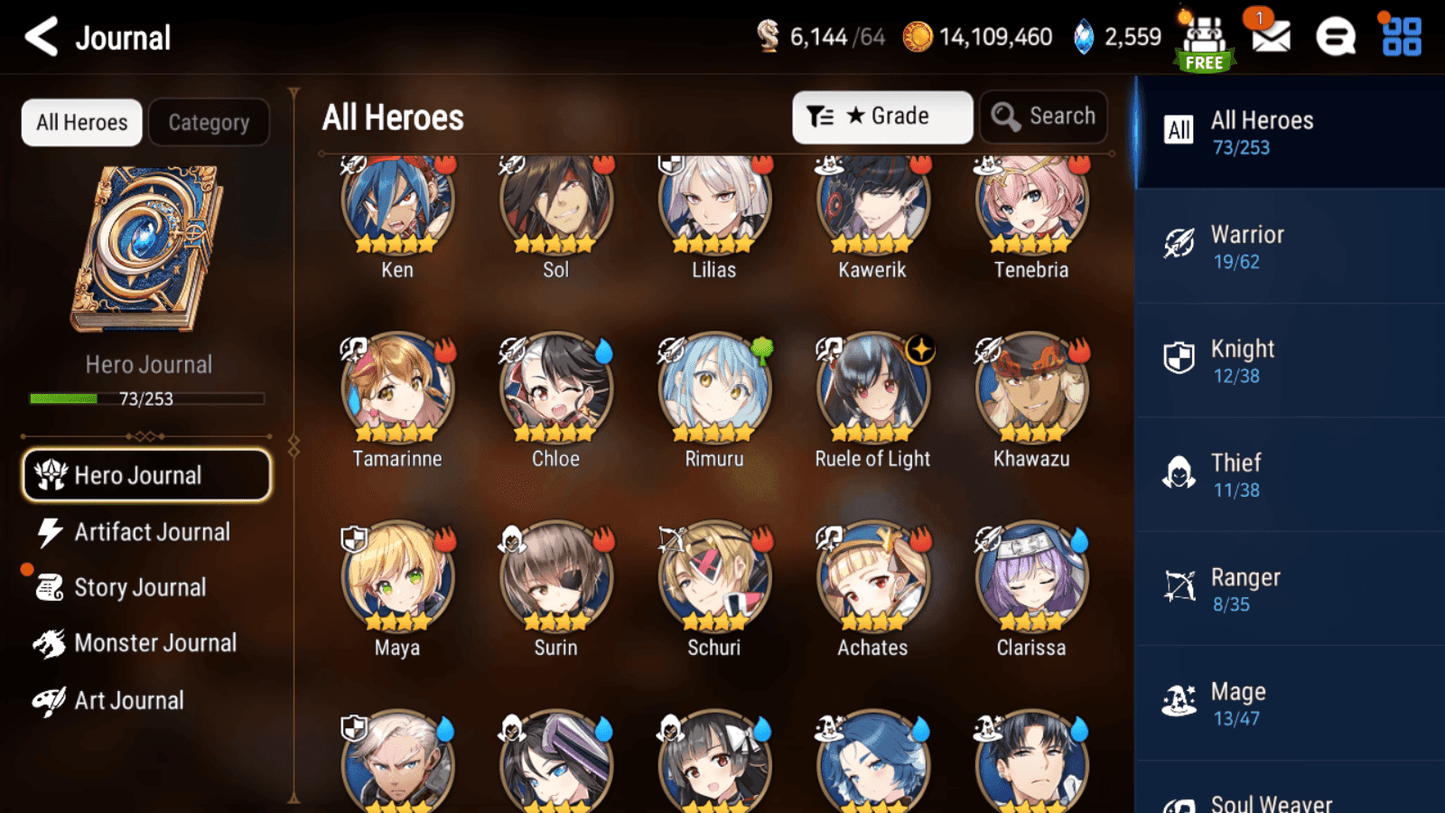The height and width of the screenshot is (813, 1445).
Task: Check the Hero Journal progress bar
Action: [148, 398]
